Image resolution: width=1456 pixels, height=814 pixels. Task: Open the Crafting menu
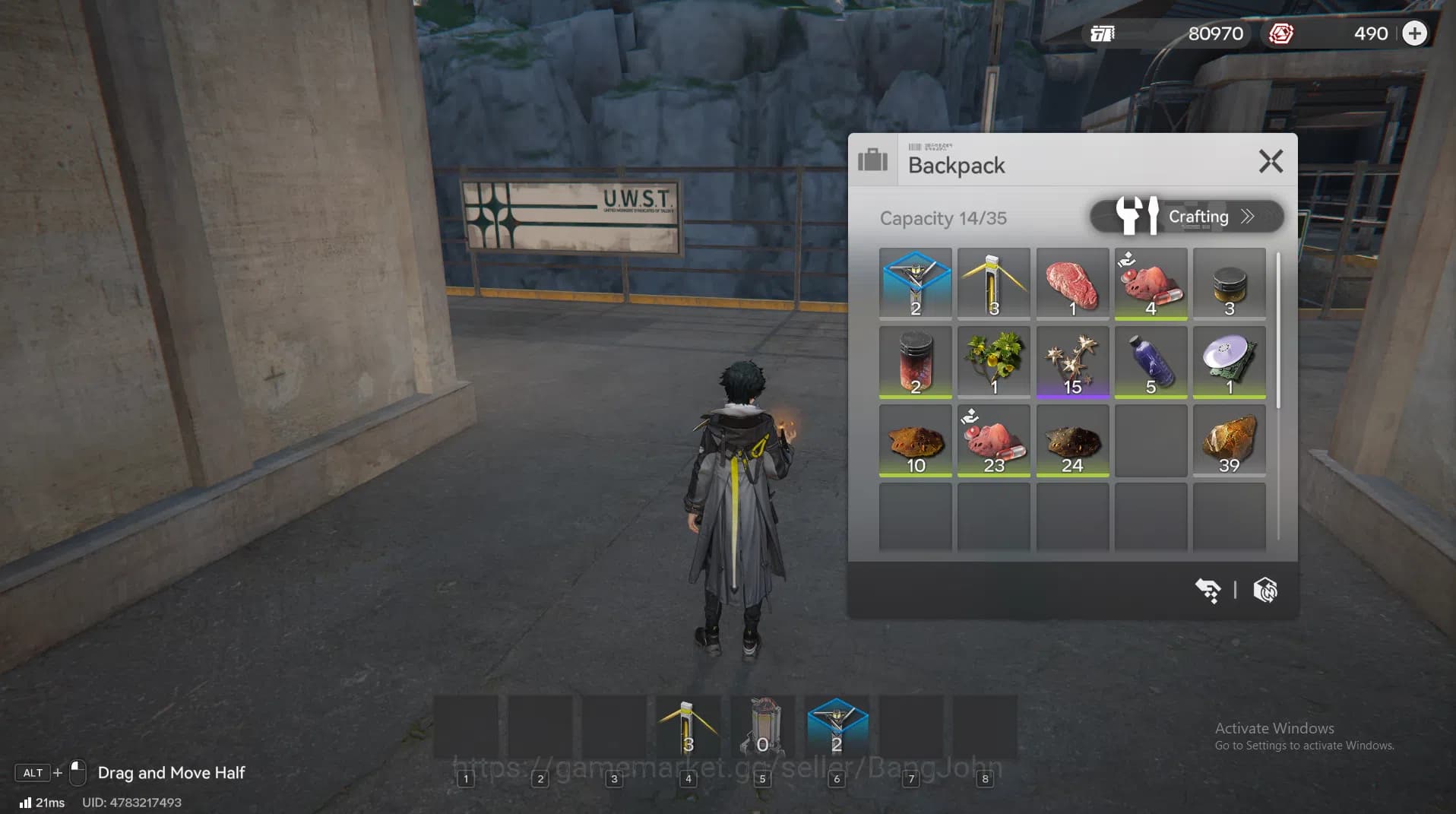[1186, 217]
